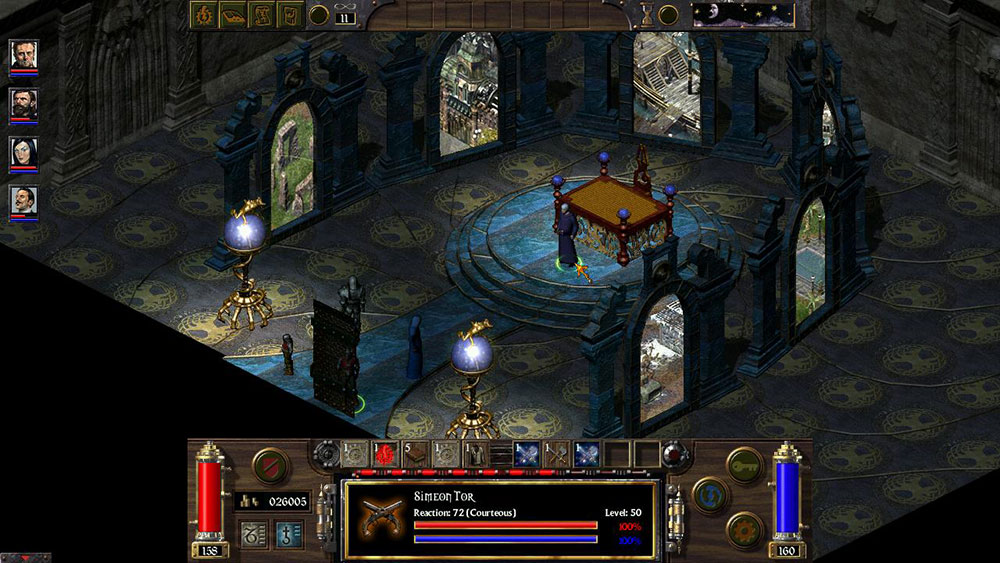Viewport: 1000px width, 563px height.
Task: Select the book hotbar slot marked 5
Action: tap(414, 454)
